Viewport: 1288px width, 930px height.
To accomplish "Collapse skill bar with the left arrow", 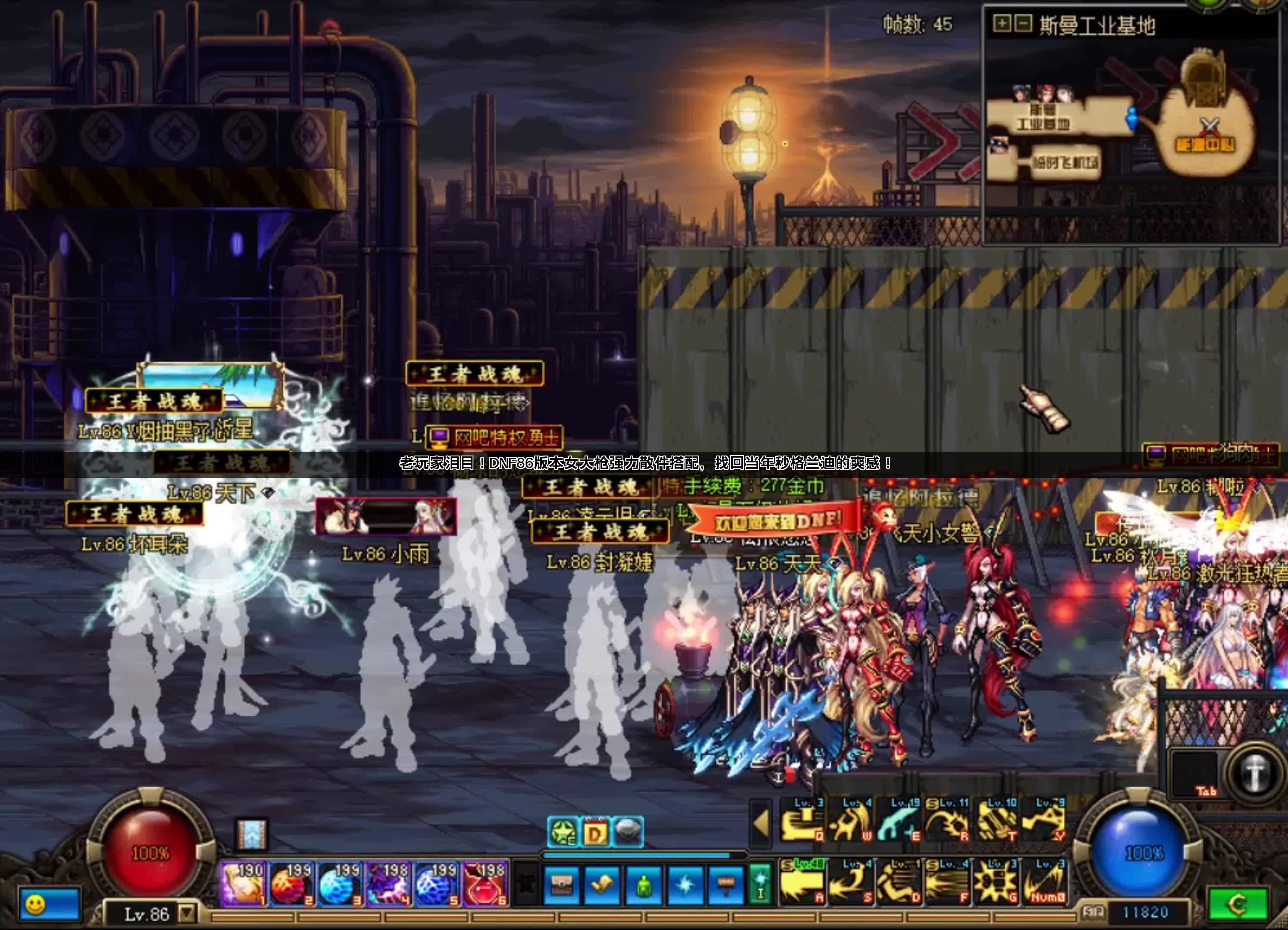I will pos(761,821).
